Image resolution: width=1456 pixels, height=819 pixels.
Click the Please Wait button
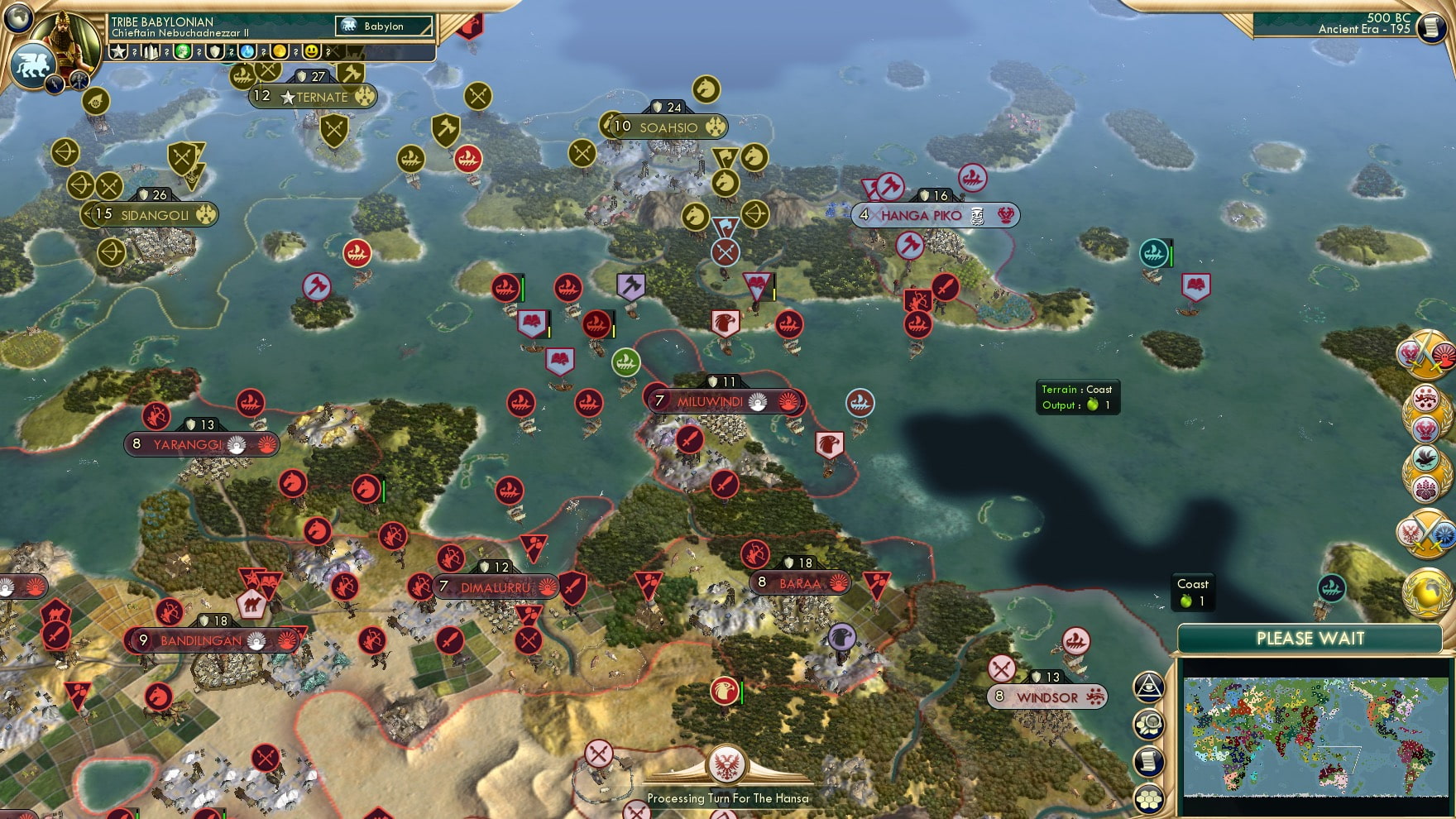[1310, 639]
